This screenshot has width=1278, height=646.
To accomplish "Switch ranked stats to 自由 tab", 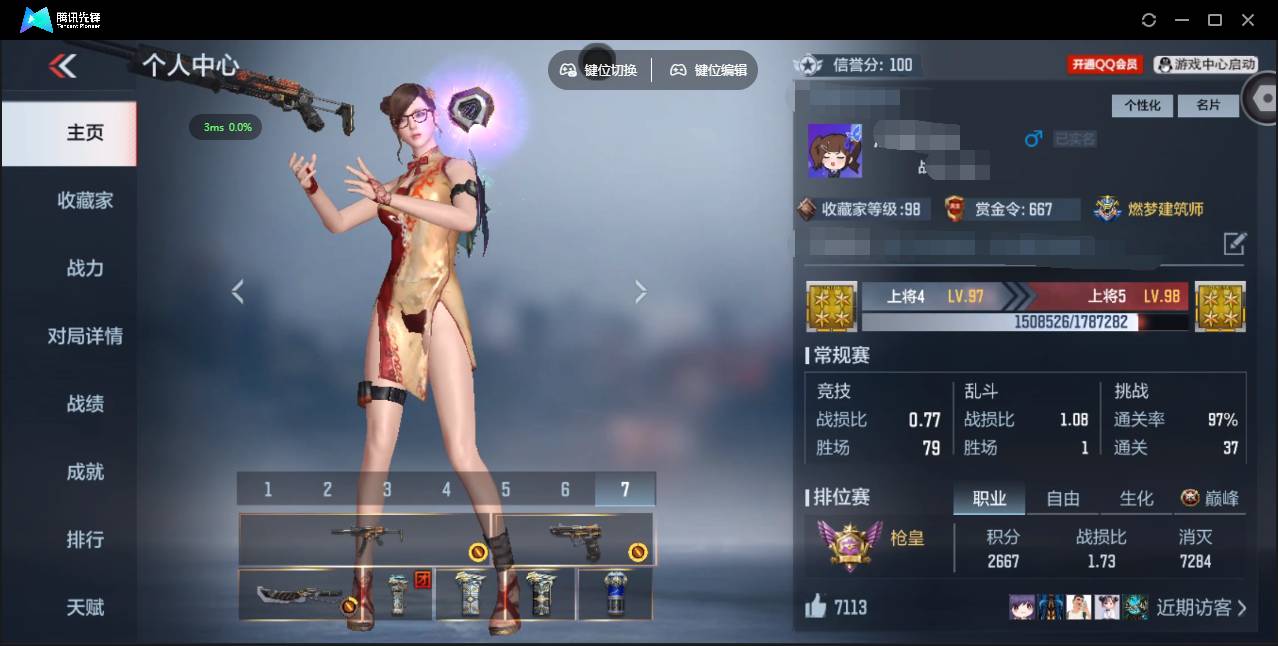I will pos(1062,498).
